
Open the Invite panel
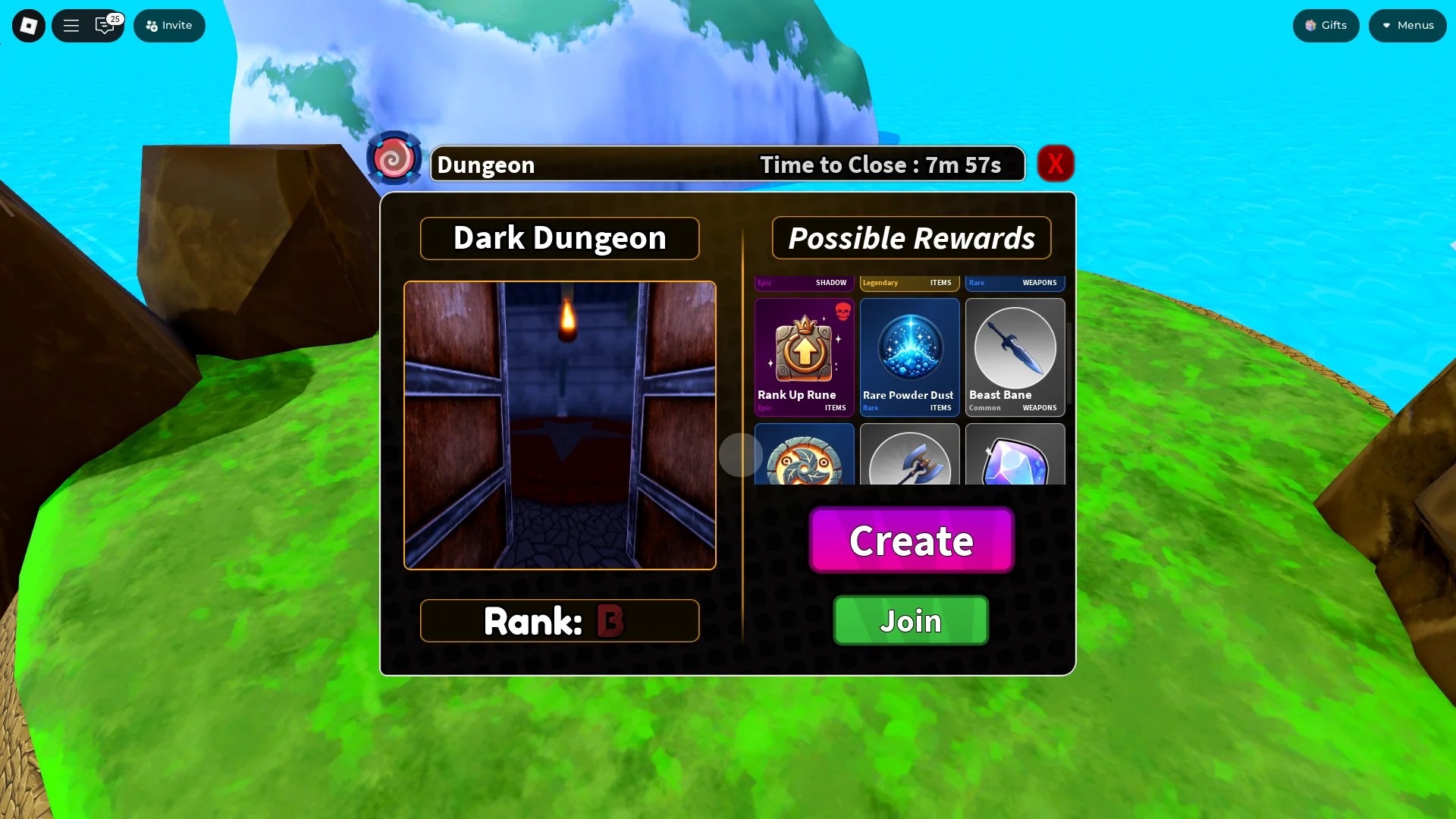[169, 25]
